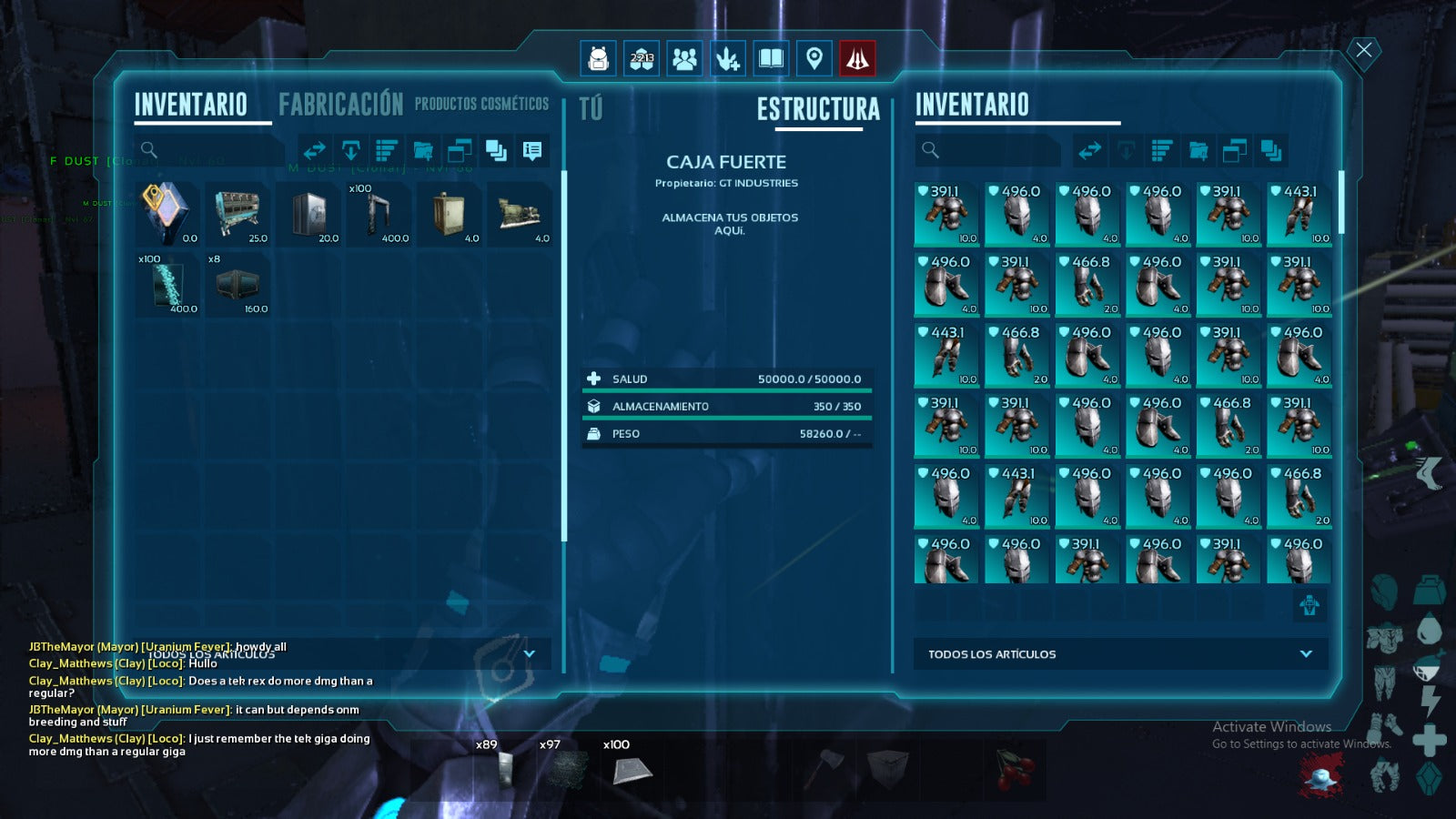Switch to the Fabricación tab
The image size is (1456, 819).
[340, 105]
